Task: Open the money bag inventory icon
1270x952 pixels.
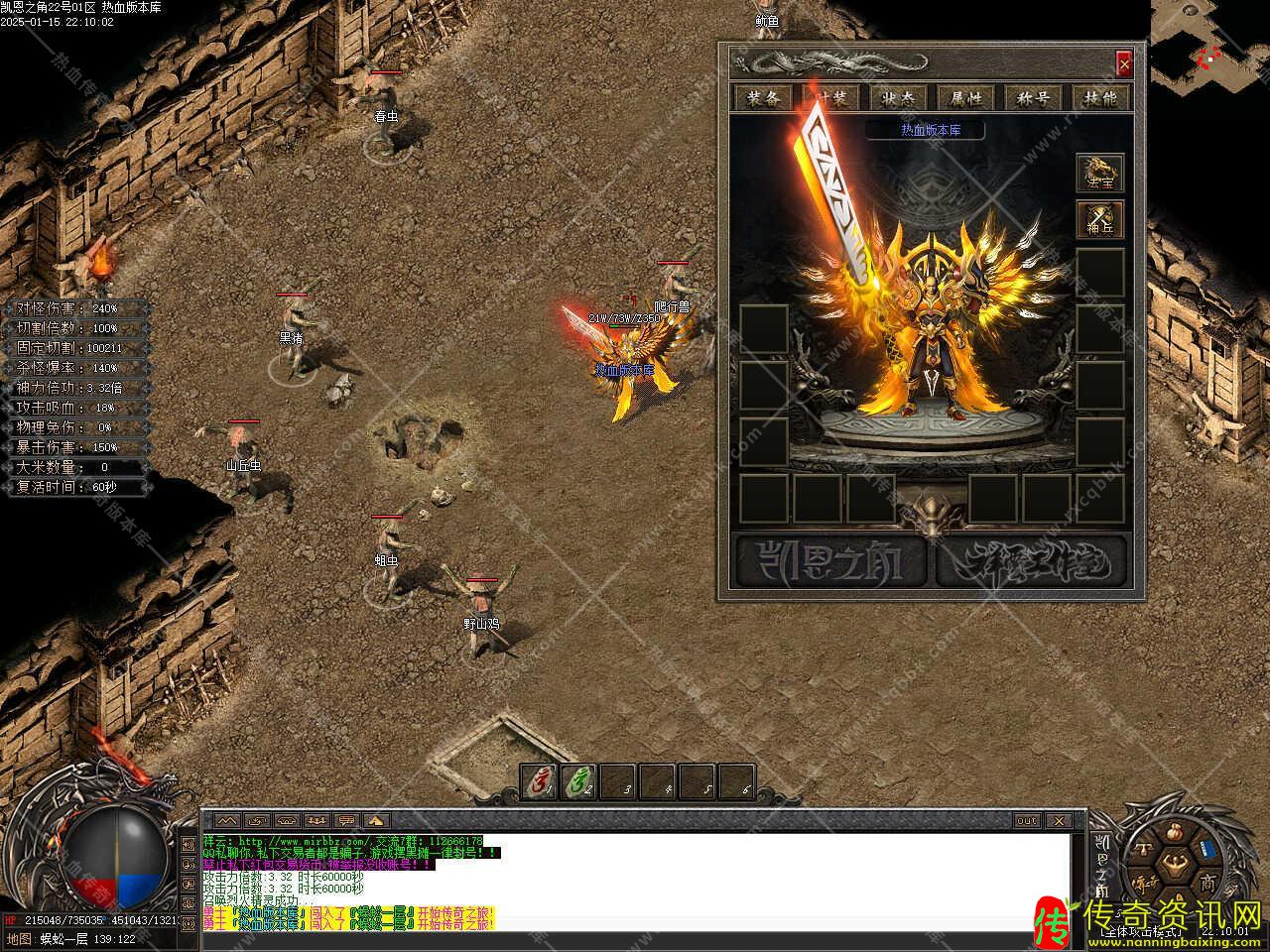Action: [x=1176, y=831]
